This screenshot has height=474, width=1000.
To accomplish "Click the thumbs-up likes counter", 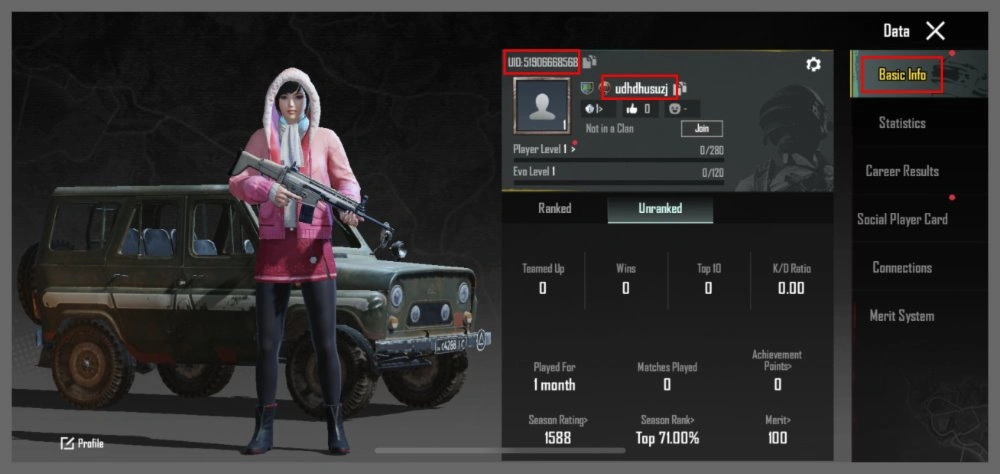I will click(x=638, y=108).
